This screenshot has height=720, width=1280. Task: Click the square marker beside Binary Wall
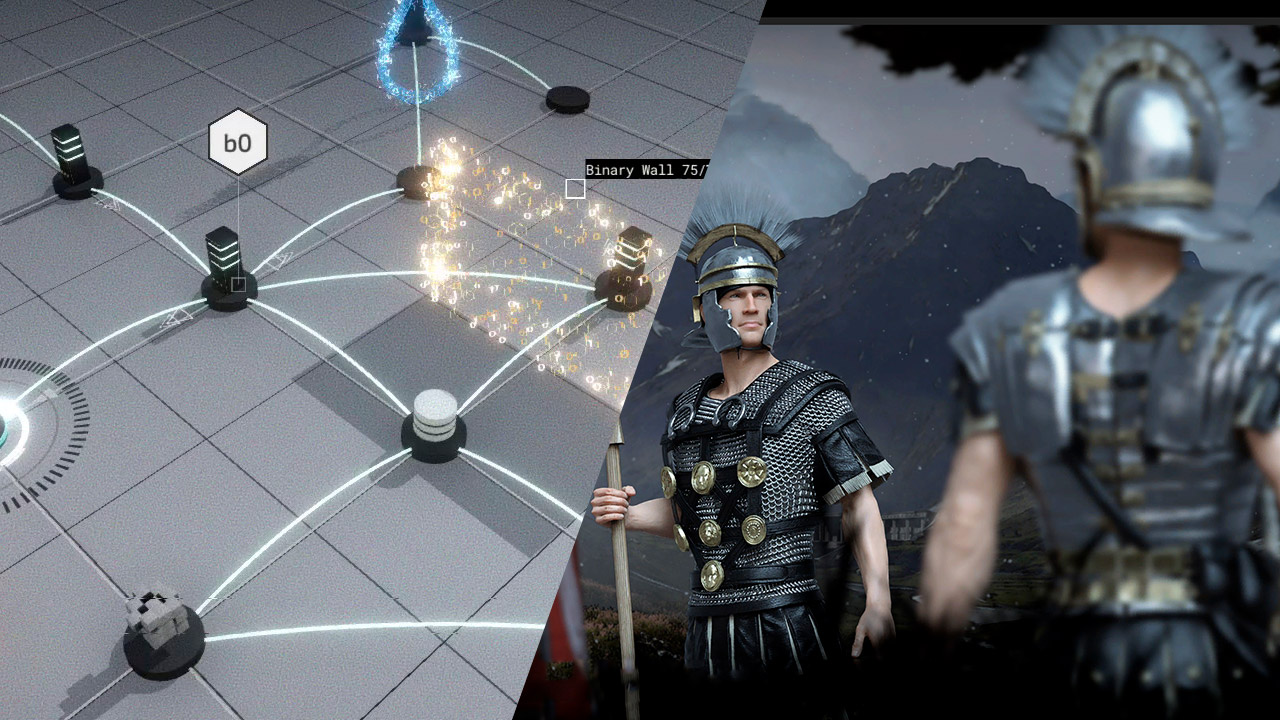tap(575, 189)
